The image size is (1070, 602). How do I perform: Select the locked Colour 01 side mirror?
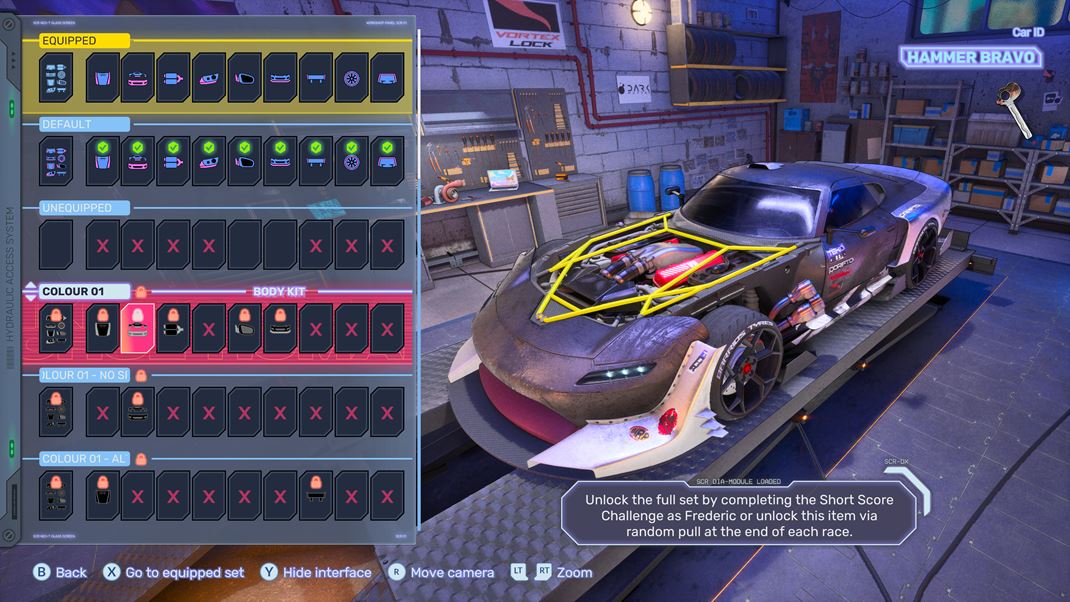tap(245, 329)
